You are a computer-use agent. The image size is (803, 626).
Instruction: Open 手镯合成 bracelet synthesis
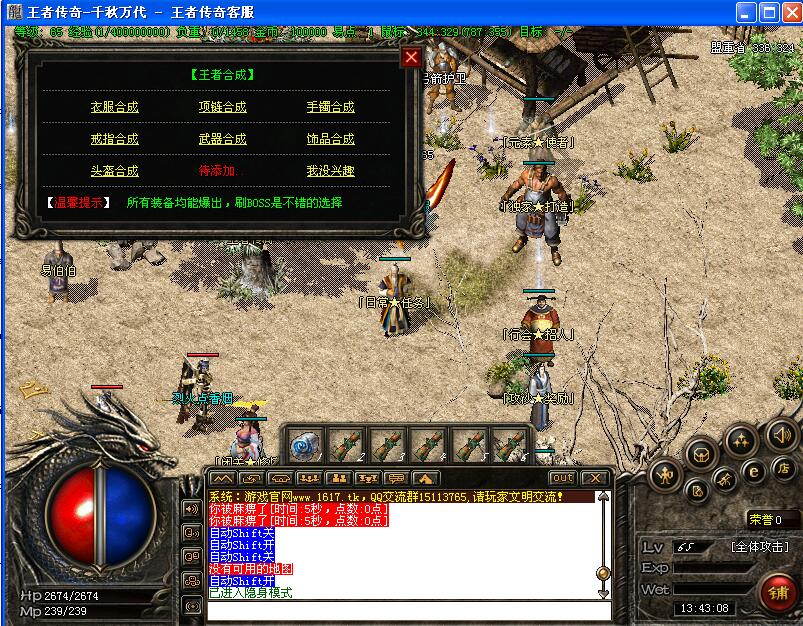coord(330,107)
